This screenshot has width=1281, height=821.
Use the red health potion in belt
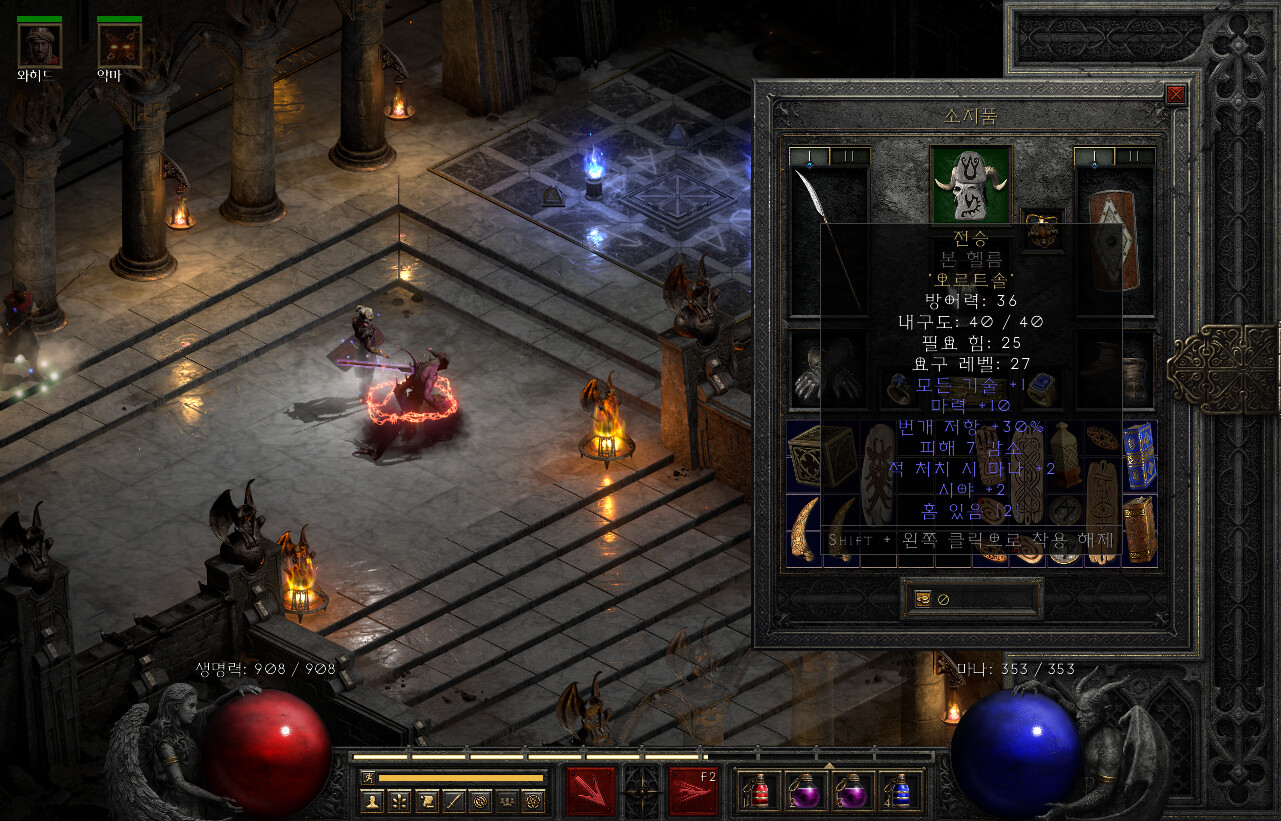coord(757,791)
